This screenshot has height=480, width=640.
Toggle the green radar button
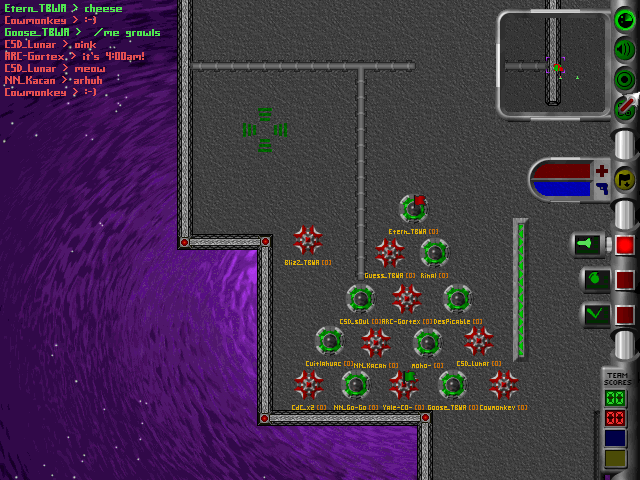pos(624,18)
